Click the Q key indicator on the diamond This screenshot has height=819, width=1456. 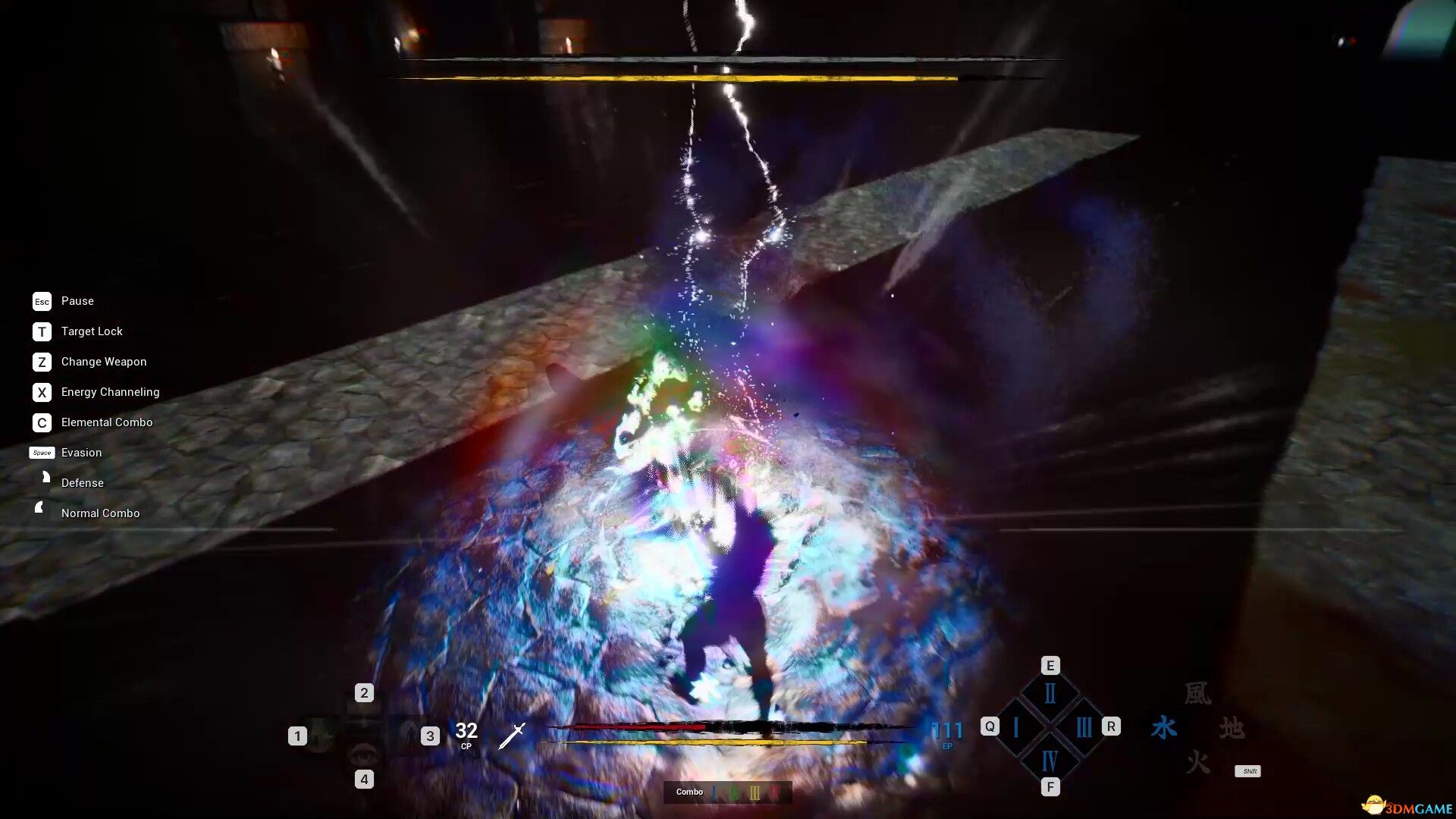(990, 726)
